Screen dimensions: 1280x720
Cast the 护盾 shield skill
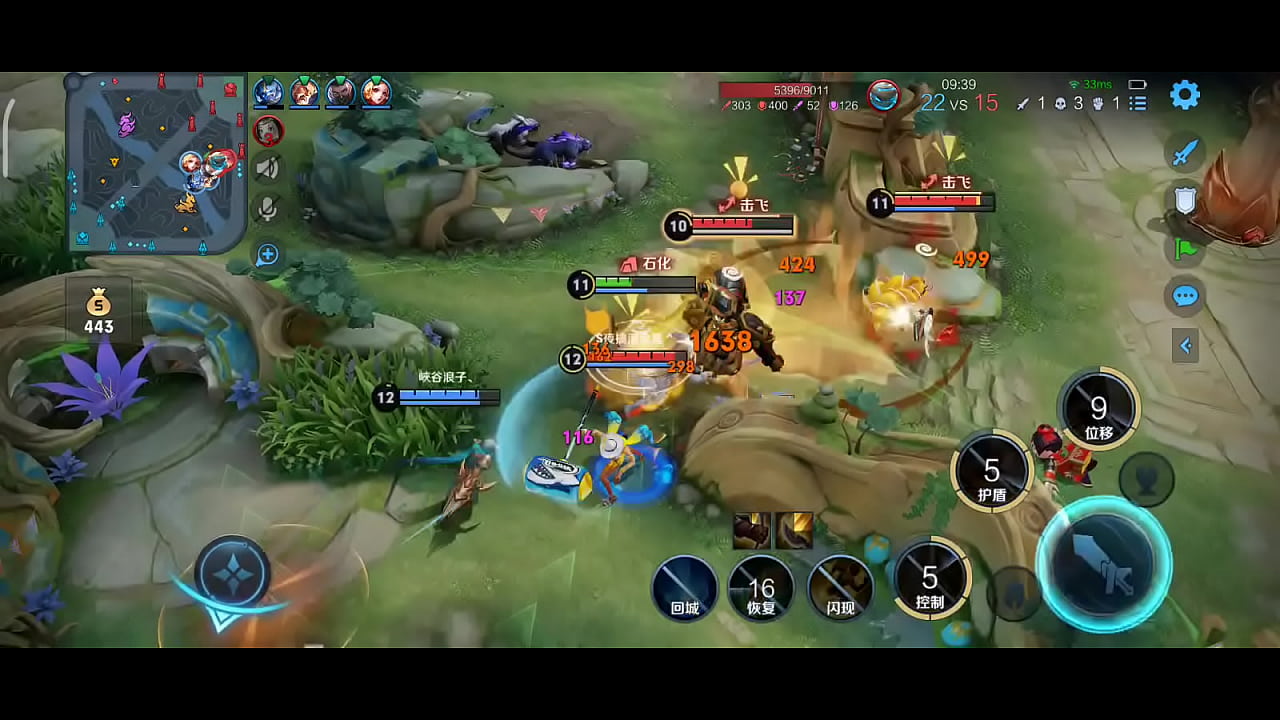[992, 473]
